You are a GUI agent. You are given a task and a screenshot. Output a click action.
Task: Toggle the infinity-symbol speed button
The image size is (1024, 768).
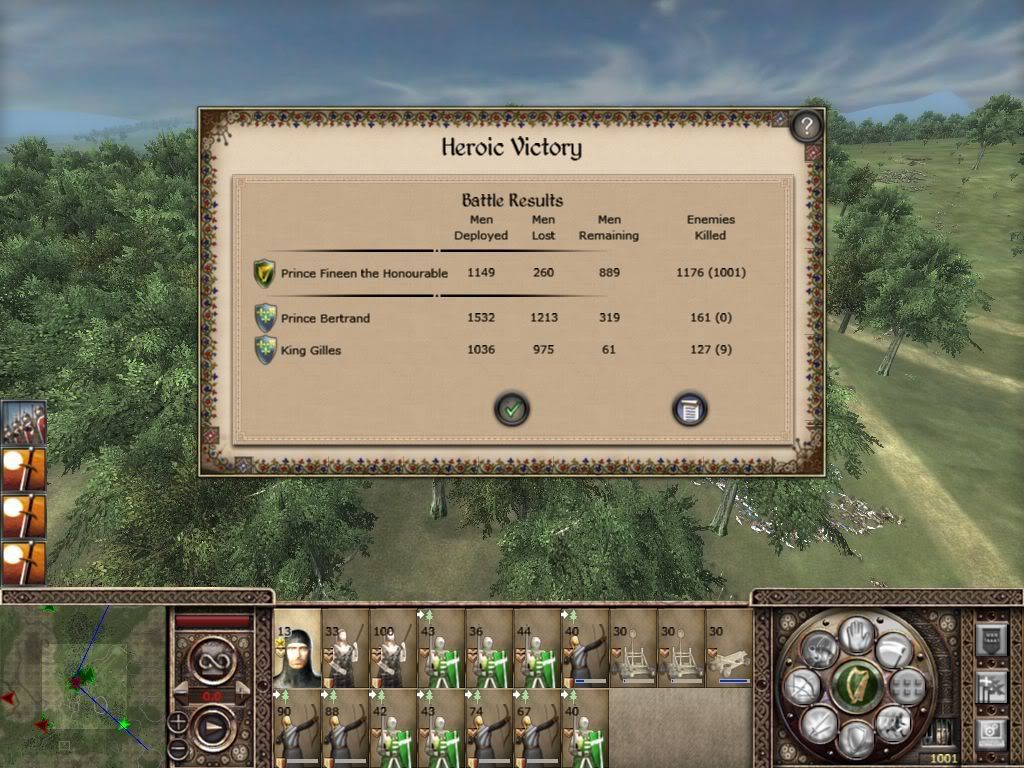212,664
